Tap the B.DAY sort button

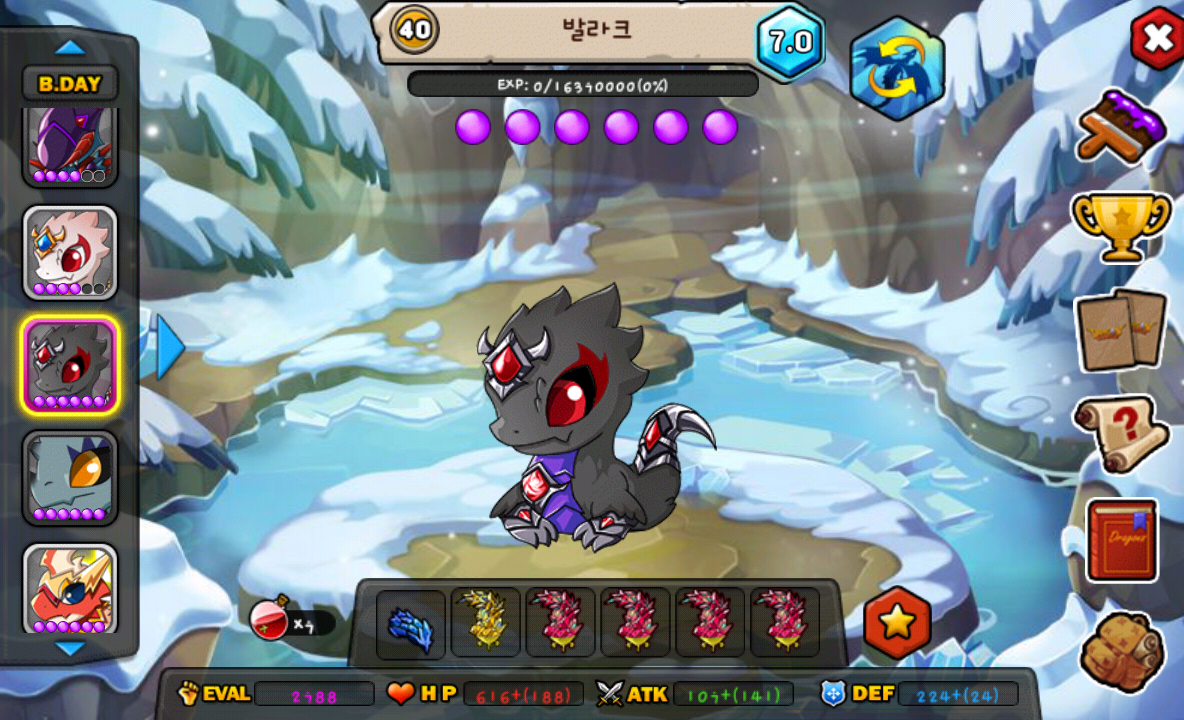[70, 84]
